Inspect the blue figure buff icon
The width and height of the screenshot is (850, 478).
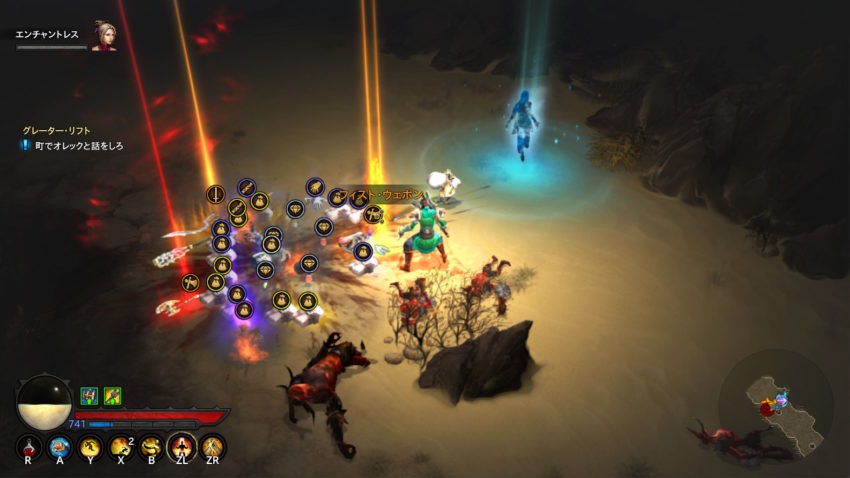point(89,396)
